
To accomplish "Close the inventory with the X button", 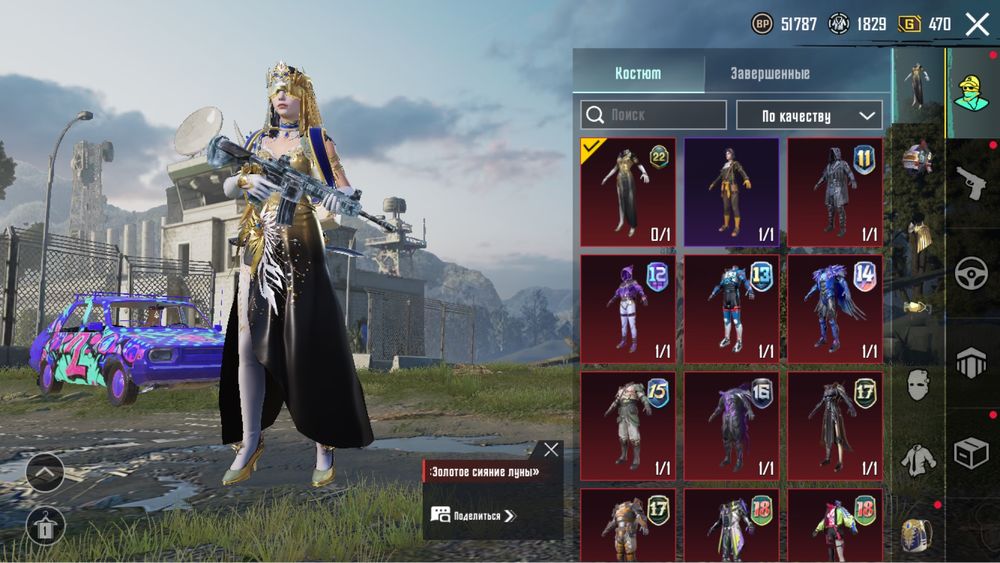I will [977, 24].
